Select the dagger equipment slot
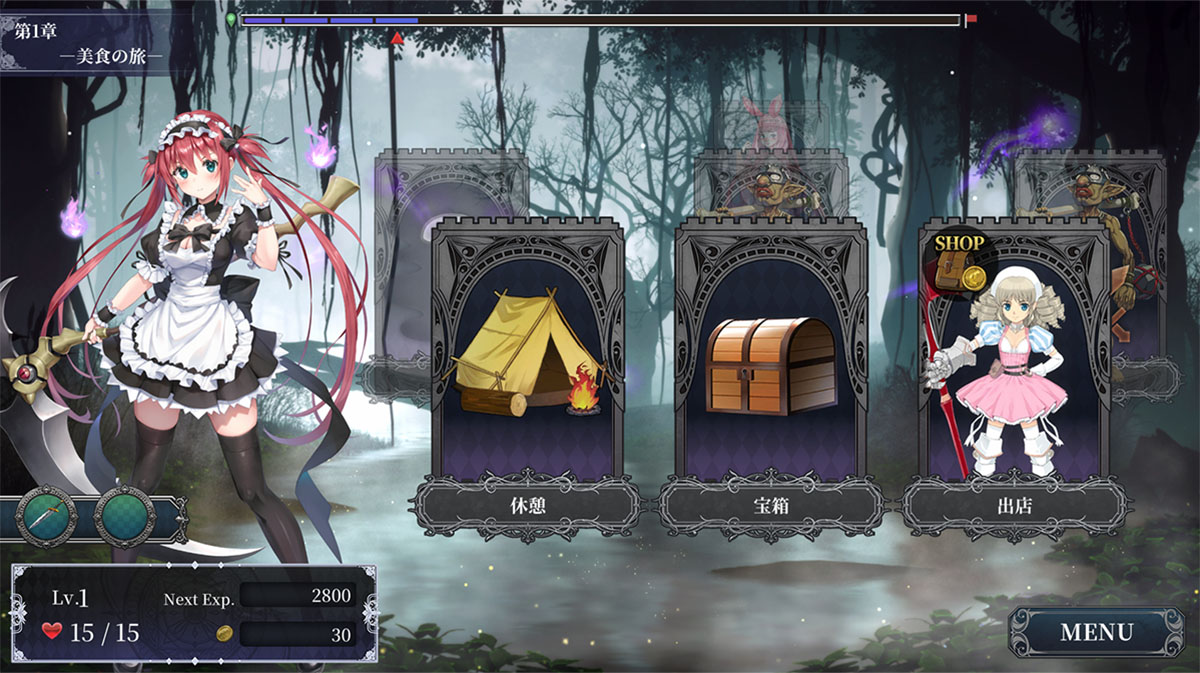Screen dimensions: 1200x673 point(47,515)
